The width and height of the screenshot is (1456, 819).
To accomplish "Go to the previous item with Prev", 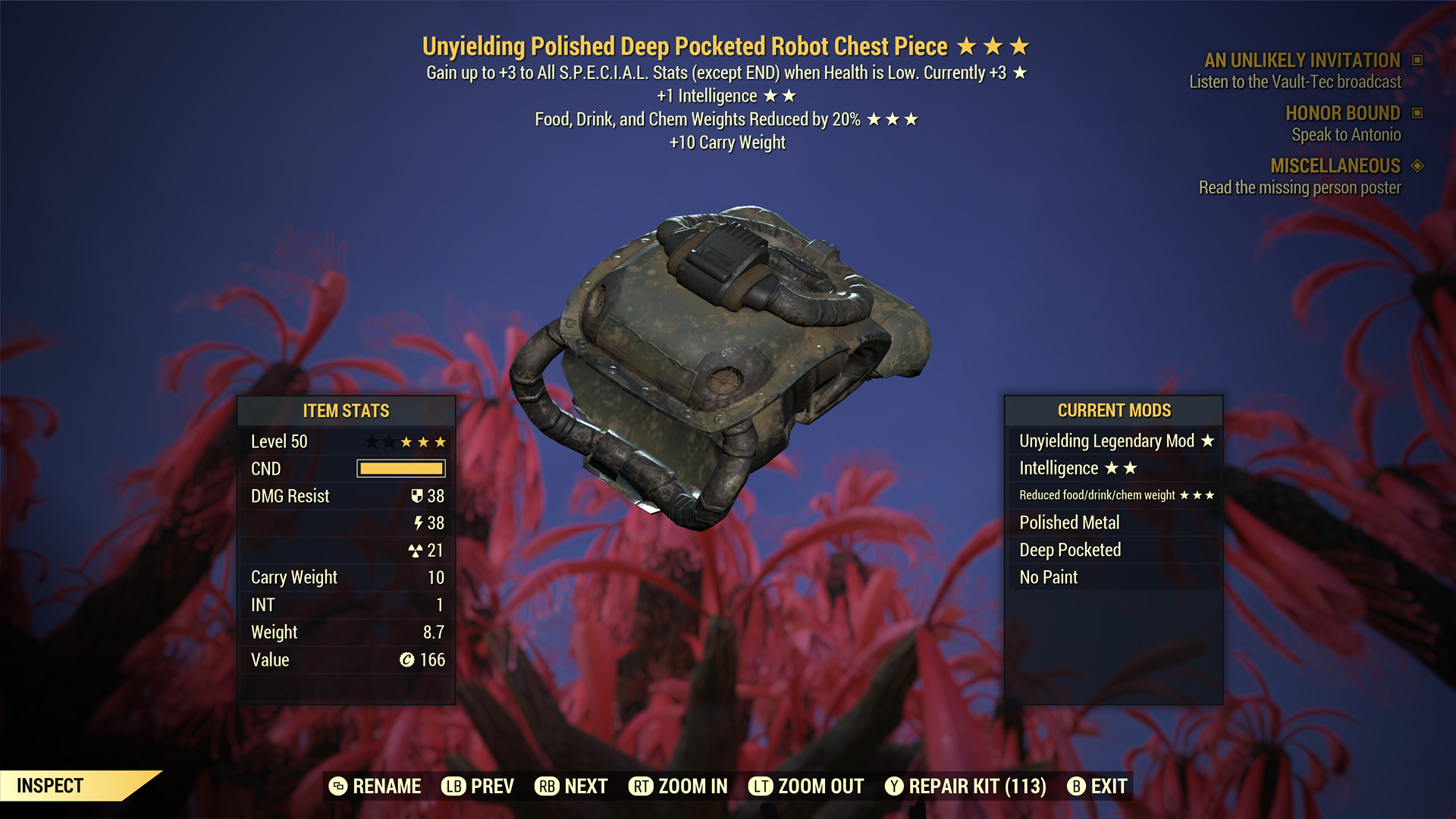I will [478, 786].
